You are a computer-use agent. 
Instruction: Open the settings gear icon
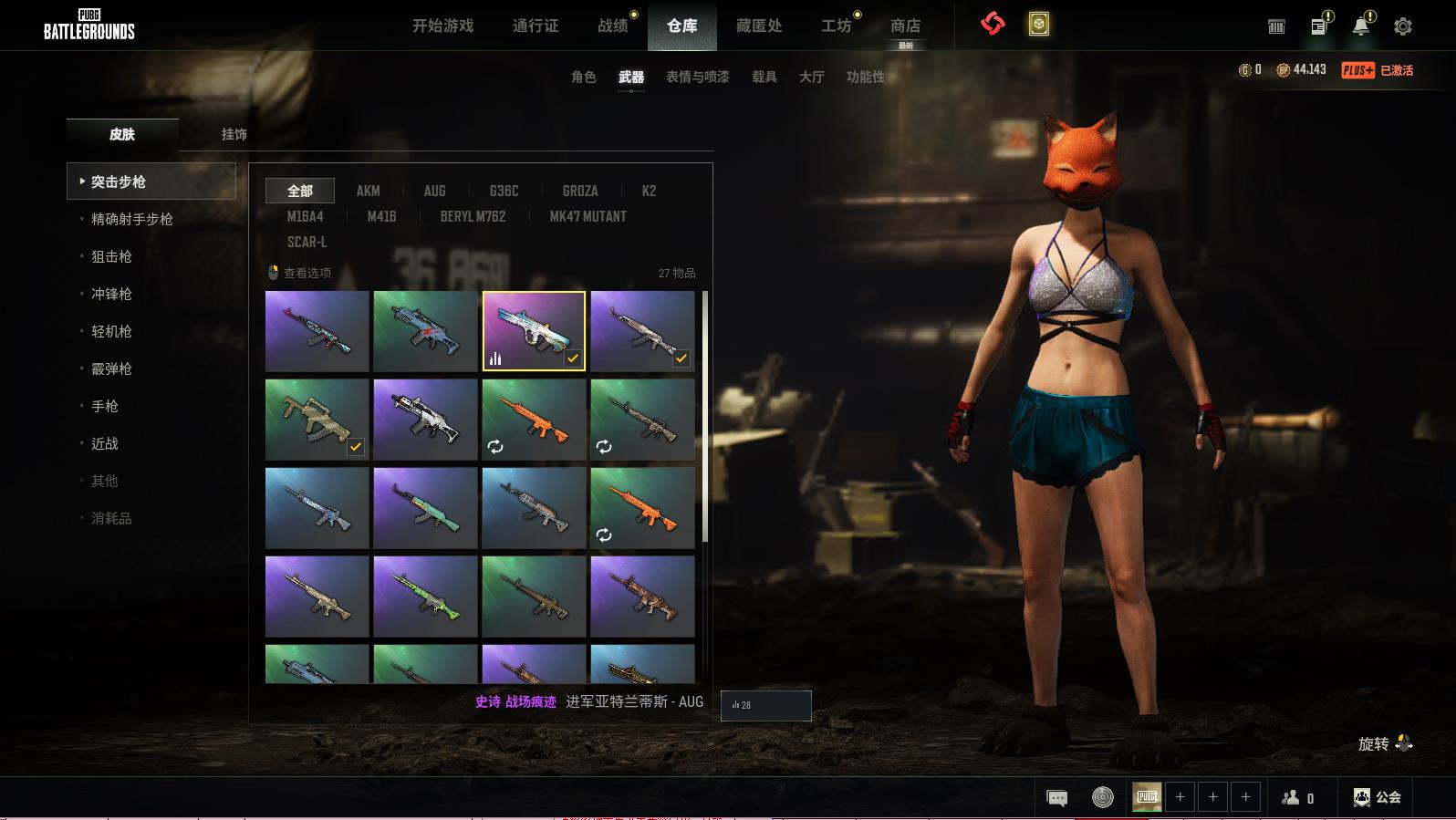point(1402,26)
